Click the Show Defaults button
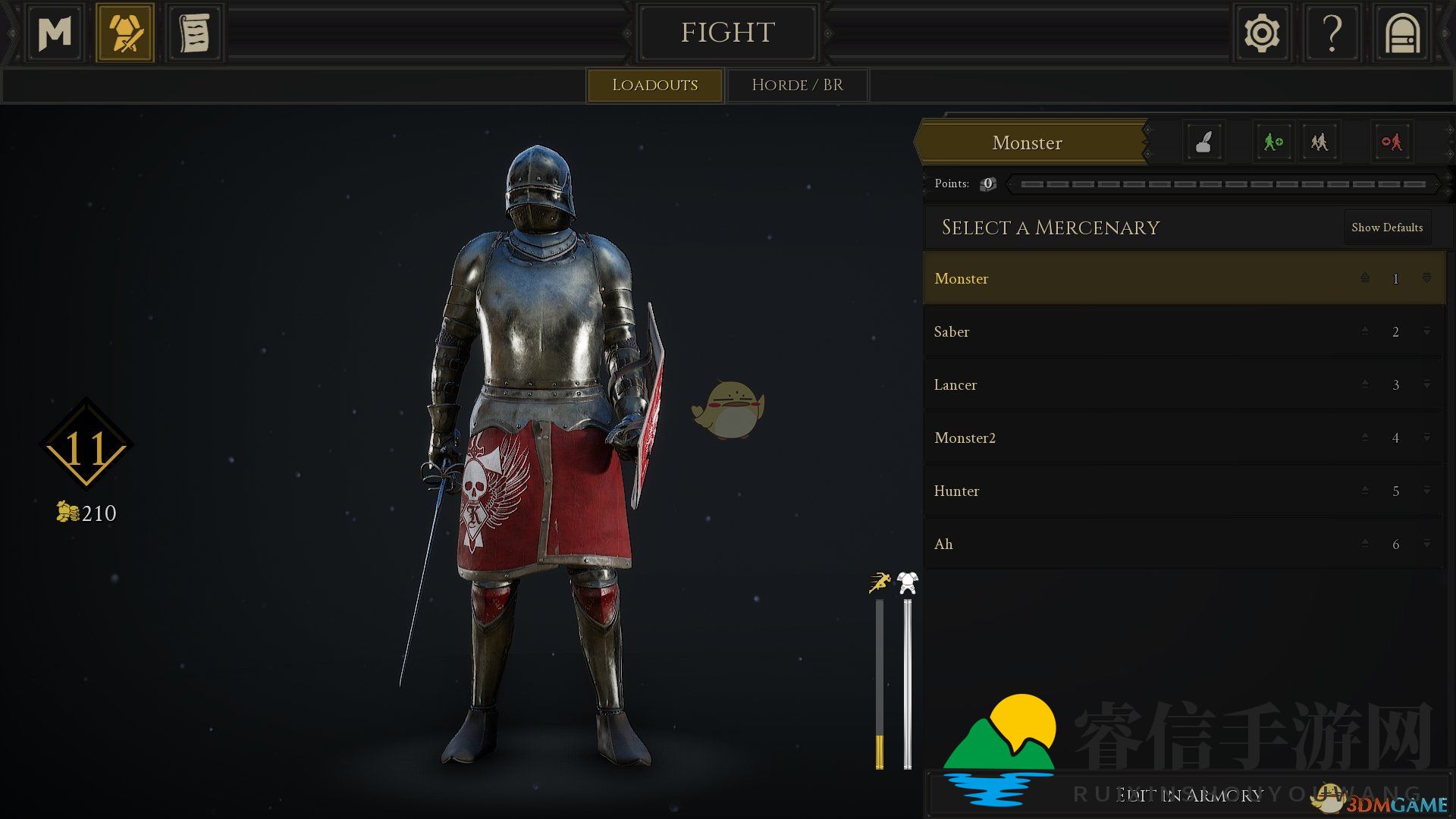1456x819 pixels. click(1387, 227)
